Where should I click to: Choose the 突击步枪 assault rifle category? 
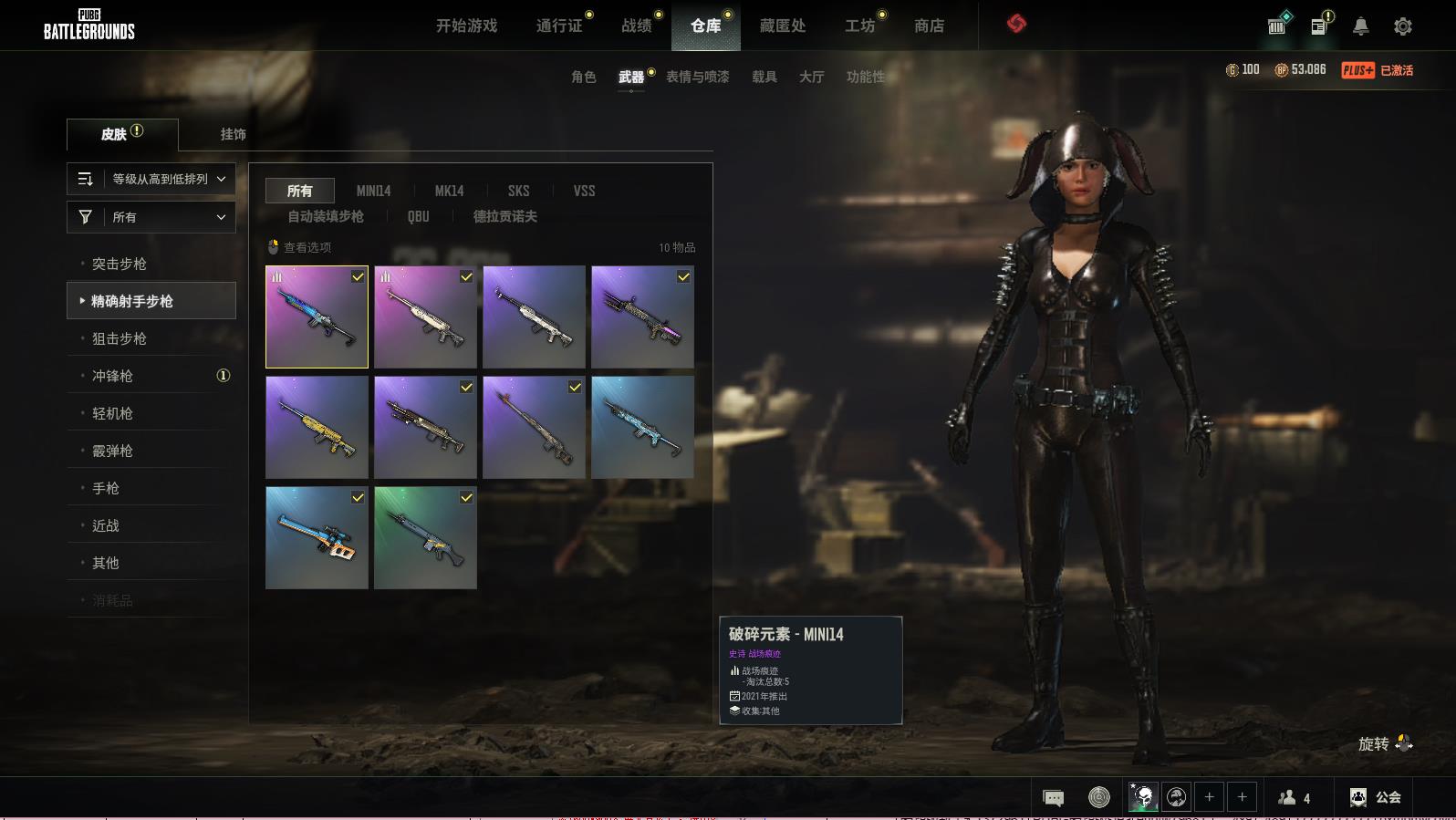(x=120, y=264)
